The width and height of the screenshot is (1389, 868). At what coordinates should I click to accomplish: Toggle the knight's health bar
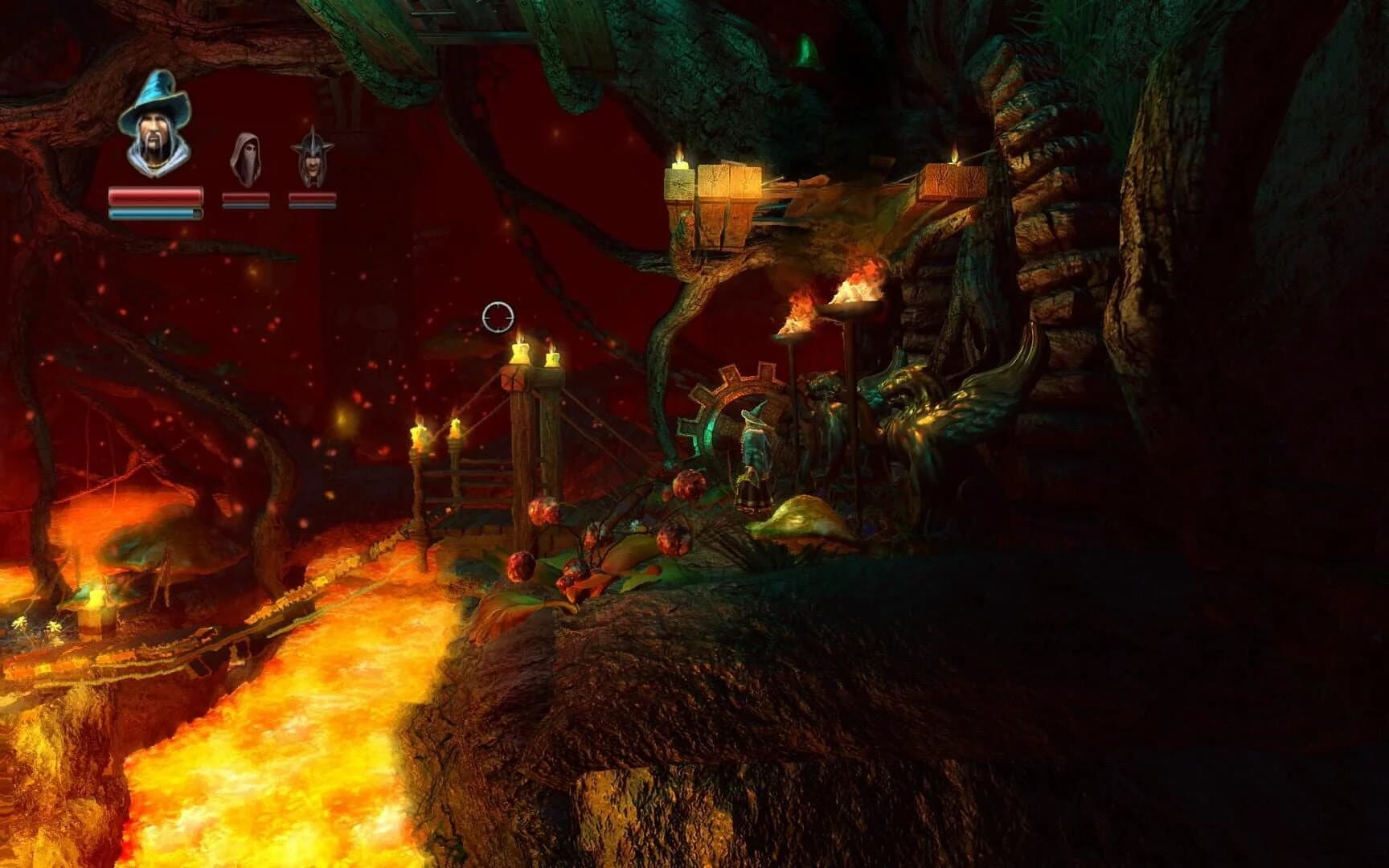[x=313, y=195]
